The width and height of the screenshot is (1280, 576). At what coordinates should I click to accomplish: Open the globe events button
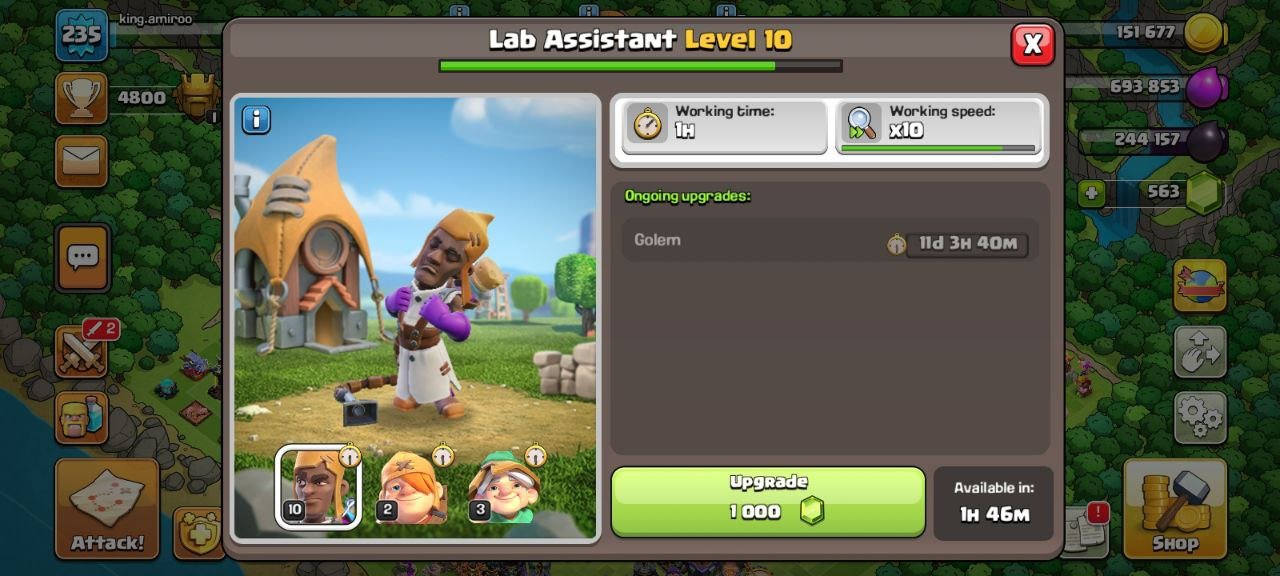click(x=1200, y=287)
